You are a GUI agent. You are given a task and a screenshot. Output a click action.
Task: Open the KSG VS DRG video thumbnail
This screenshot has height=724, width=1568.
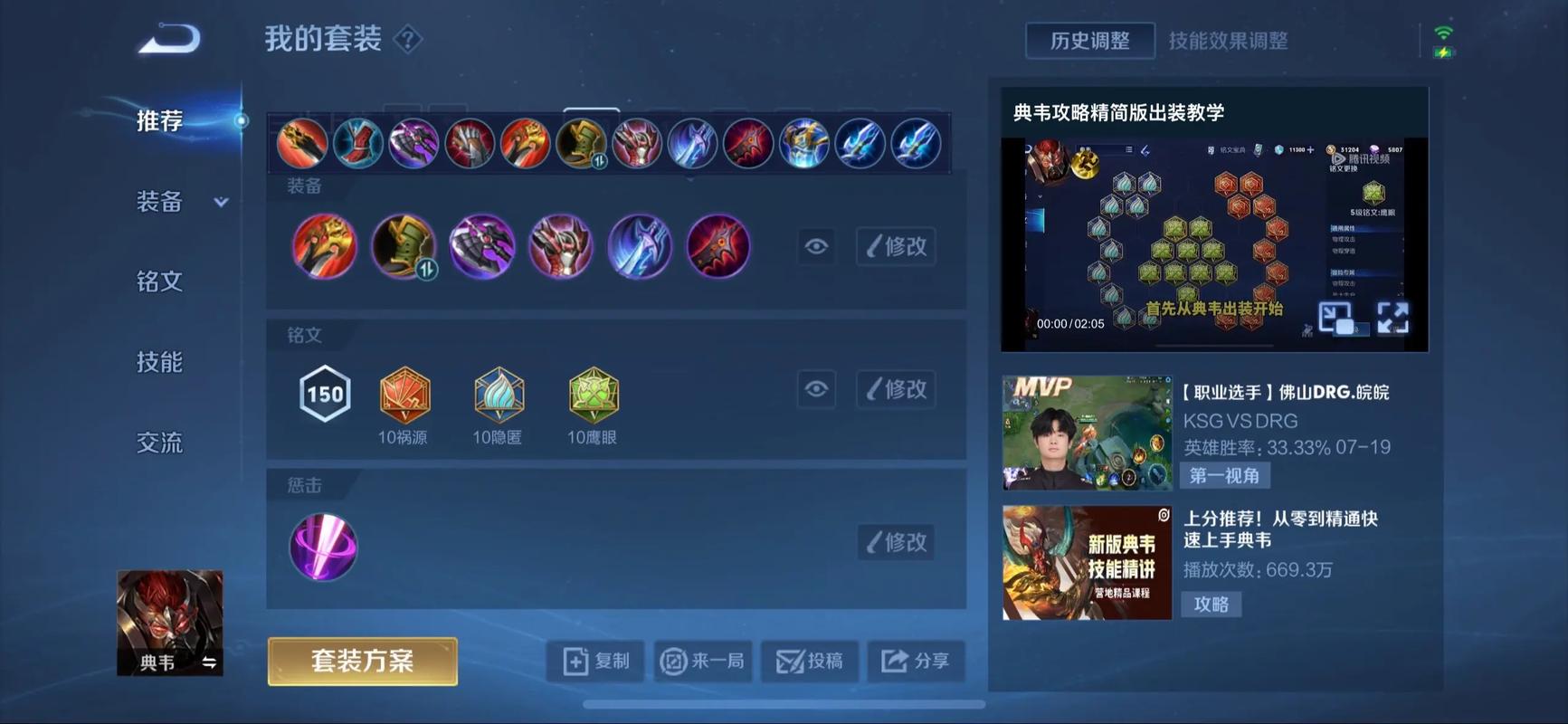pyautogui.click(x=1086, y=433)
